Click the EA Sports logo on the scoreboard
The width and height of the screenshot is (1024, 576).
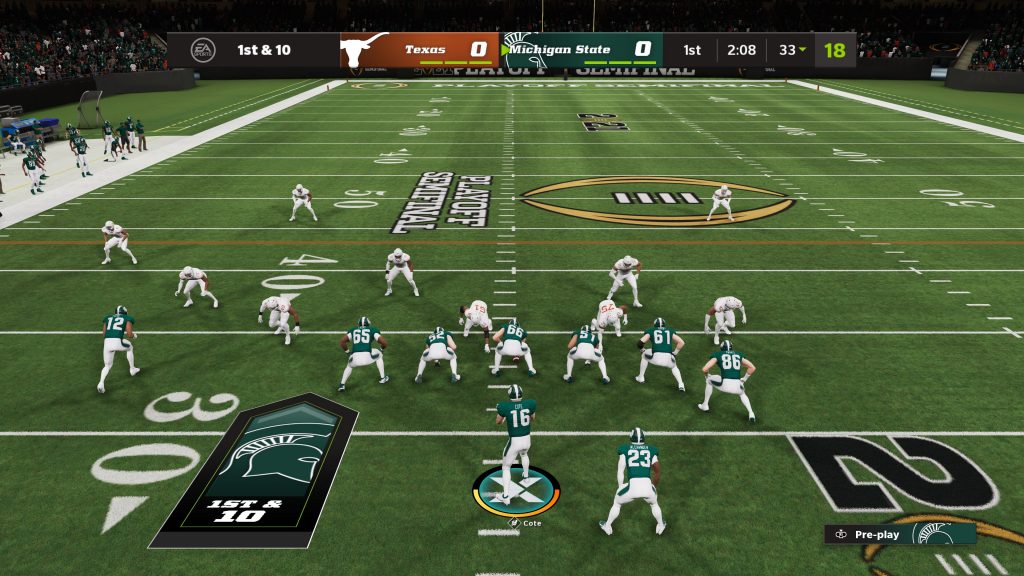201,49
